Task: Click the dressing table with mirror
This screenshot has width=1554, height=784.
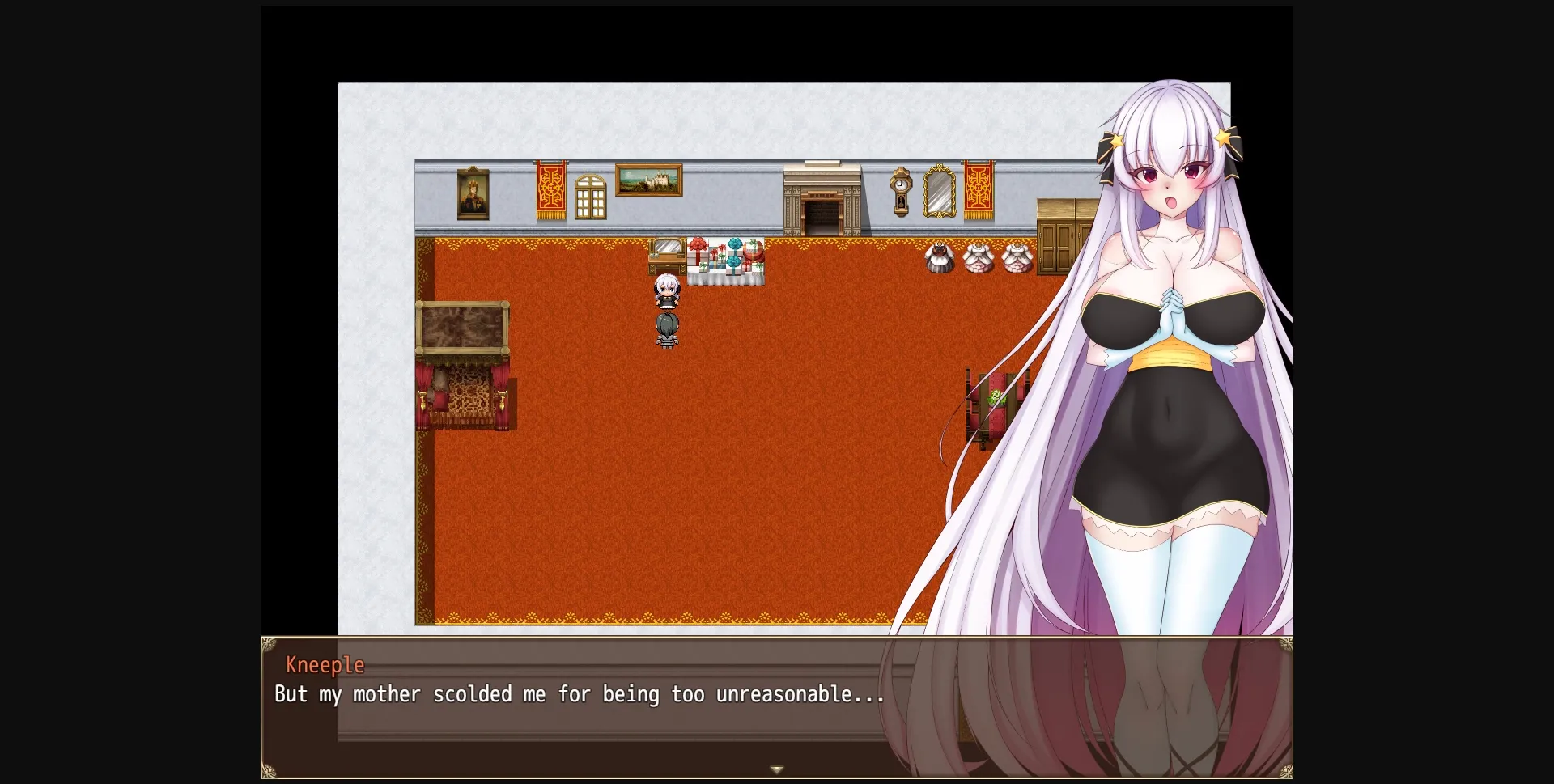Action: [x=665, y=256]
